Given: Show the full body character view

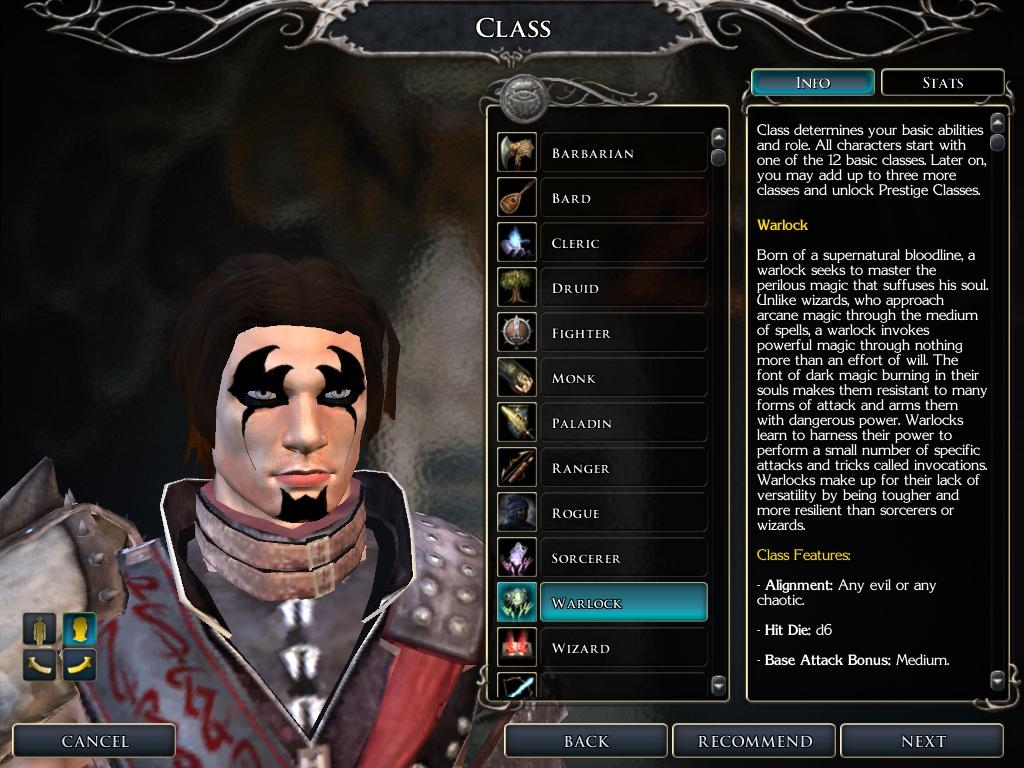Looking at the screenshot, I should pyautogui.click(x=40, y=629).
